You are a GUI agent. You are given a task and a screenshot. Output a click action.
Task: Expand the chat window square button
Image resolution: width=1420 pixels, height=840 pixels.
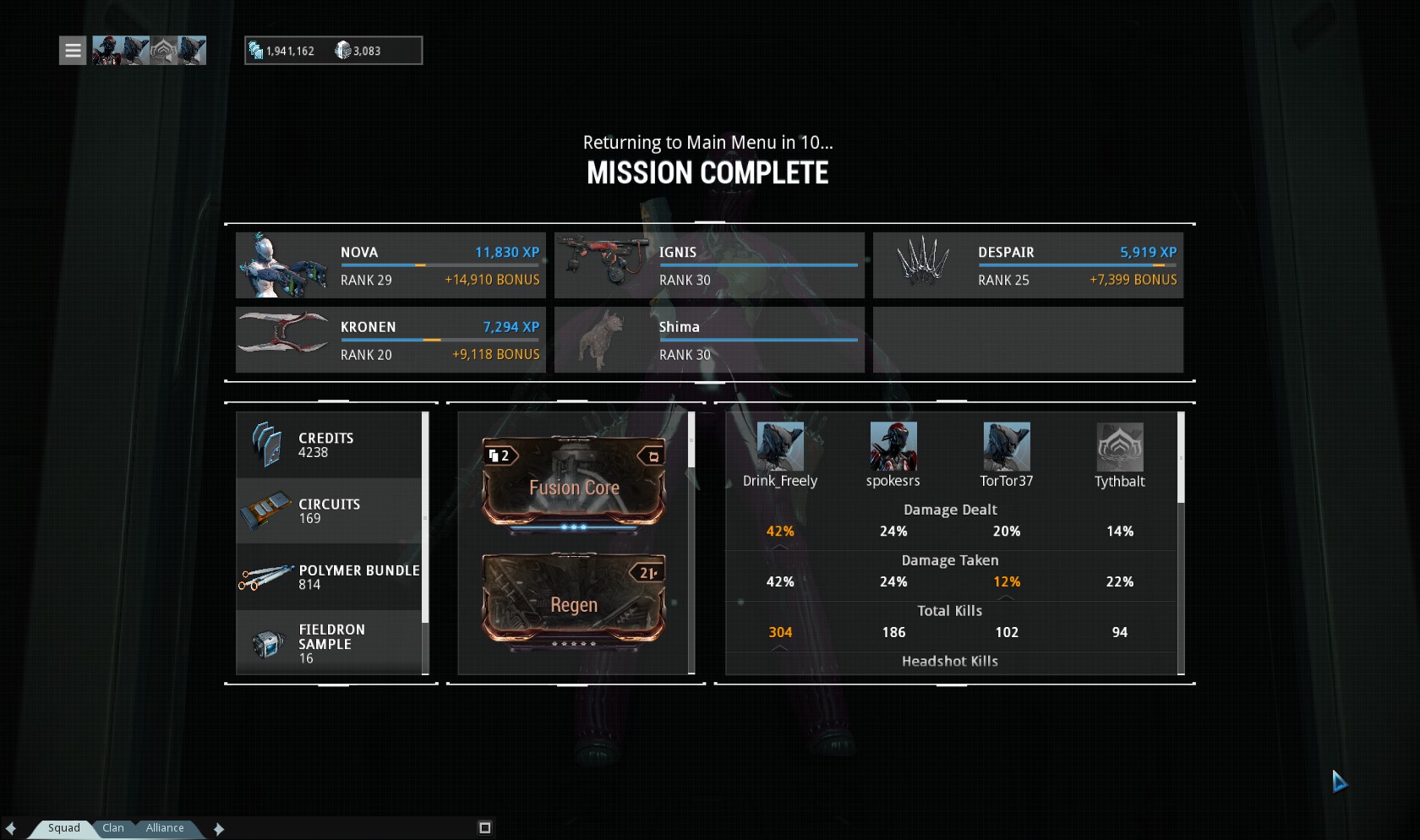tap(484, 828)
